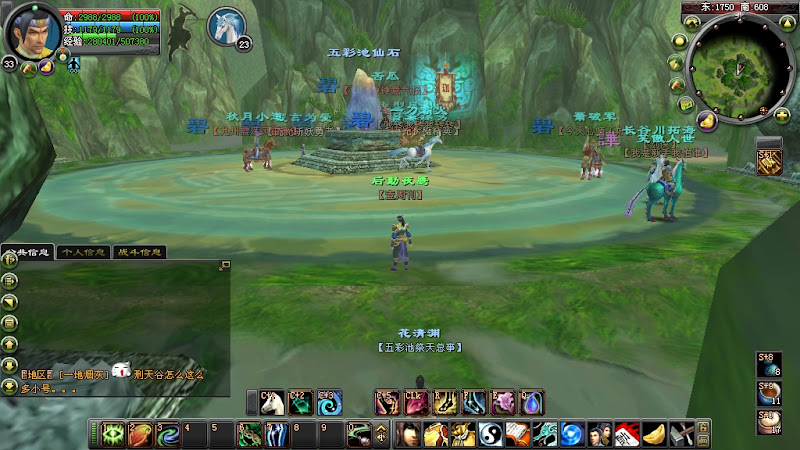
Task: Switch to the 战斗信息 chat tab
Action: (x=138, y=252)
